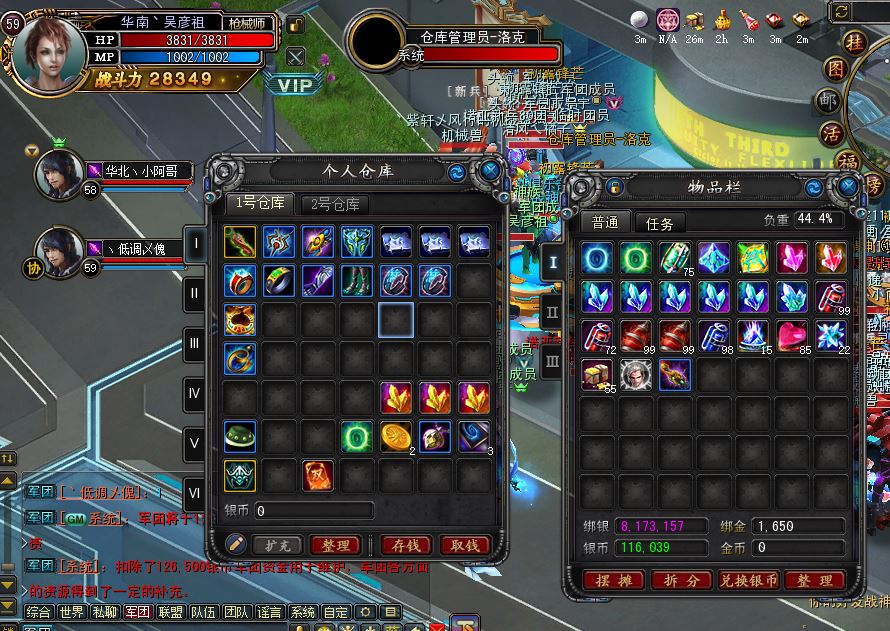Click the 存钱 deposit money button
Image resolution: width=890 pixels, height=631 pixels.
[x=405, y=545]
